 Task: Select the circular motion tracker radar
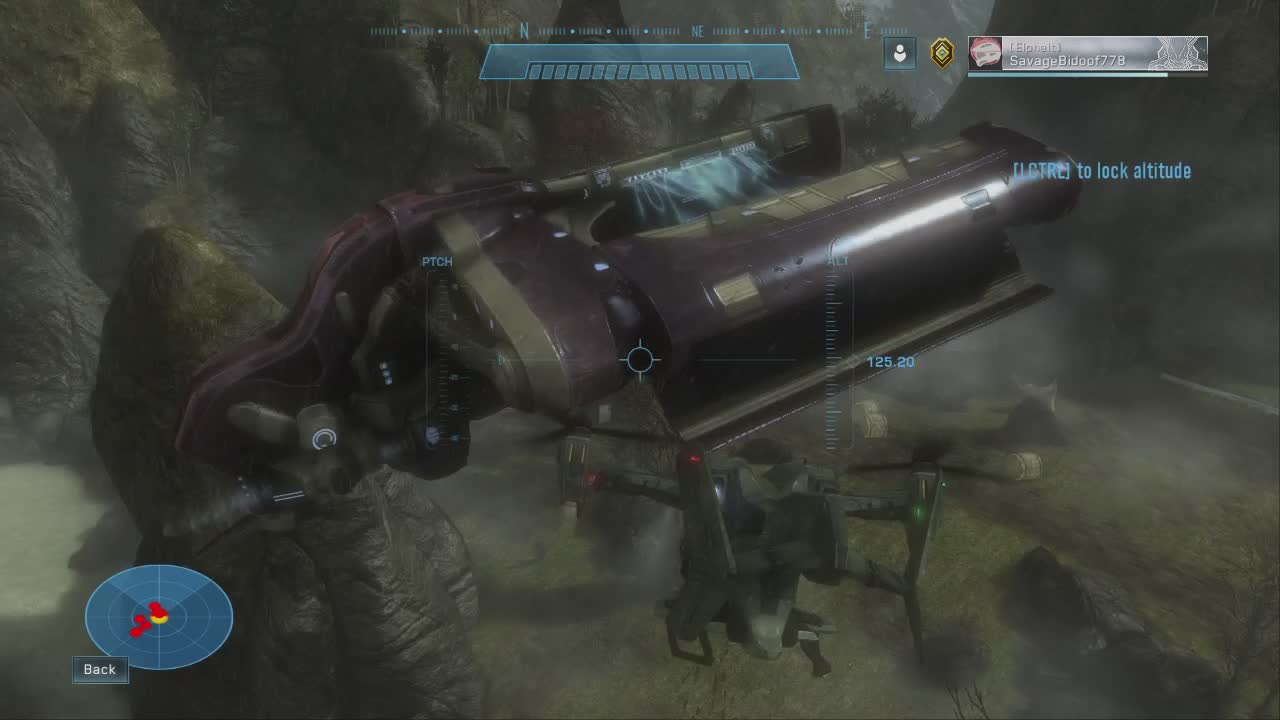click(x=159, y=616)
